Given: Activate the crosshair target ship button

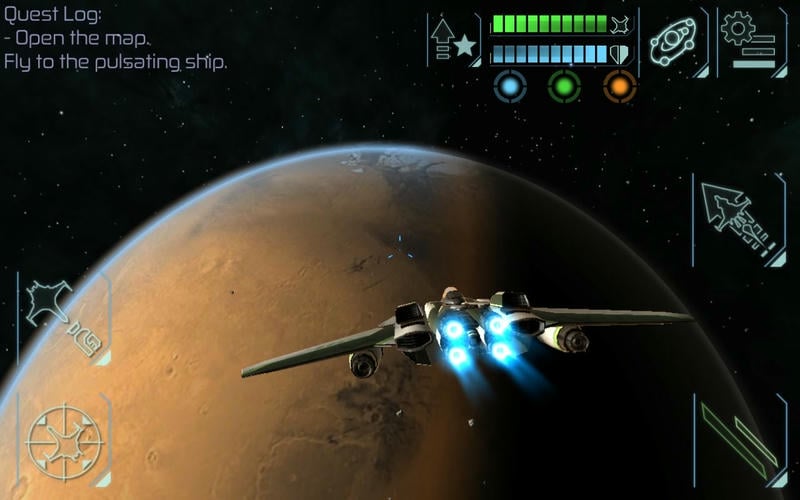Looking at the screenshot, I should click(x=64, y=440).
